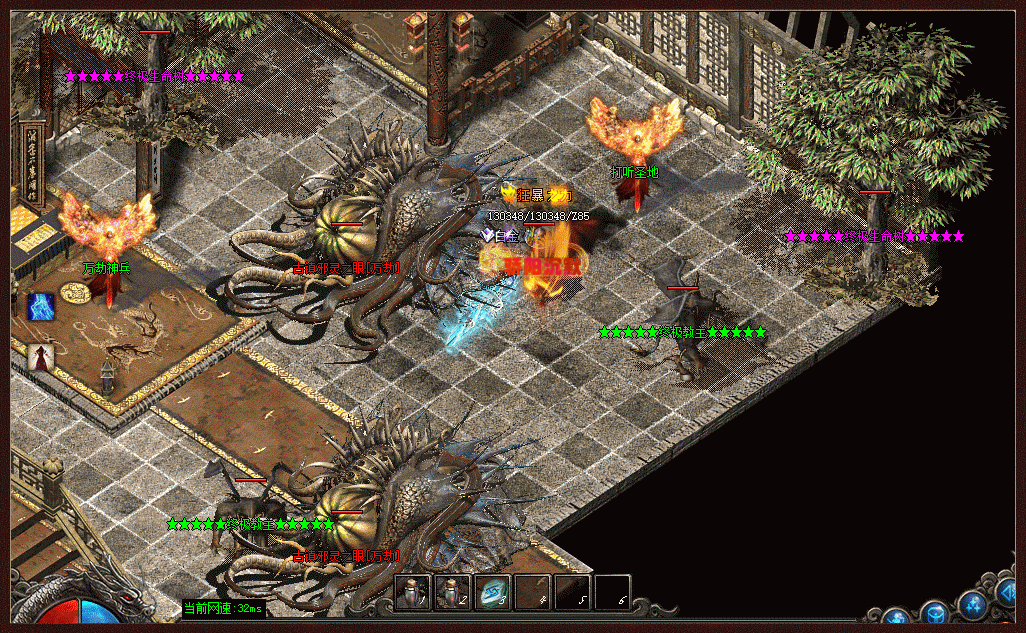This screenshot has width=1026, height=633.
Task: Use the potion in hotbar slot 2
Action: [452, 592]
